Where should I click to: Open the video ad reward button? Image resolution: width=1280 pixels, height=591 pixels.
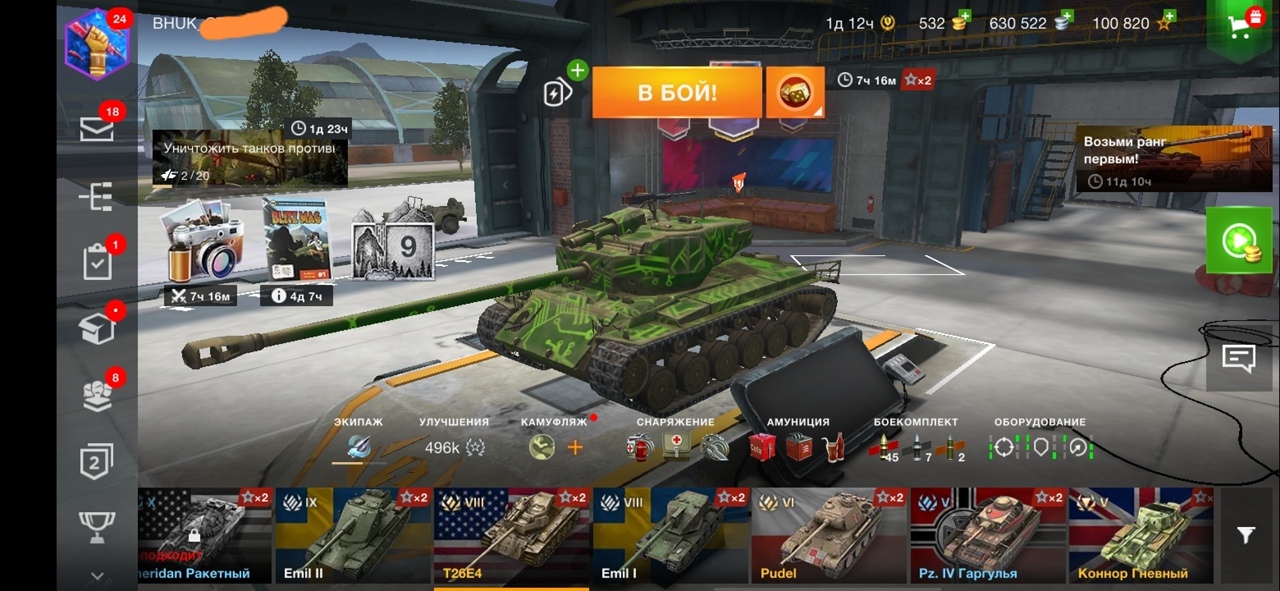click(1238, 240)
